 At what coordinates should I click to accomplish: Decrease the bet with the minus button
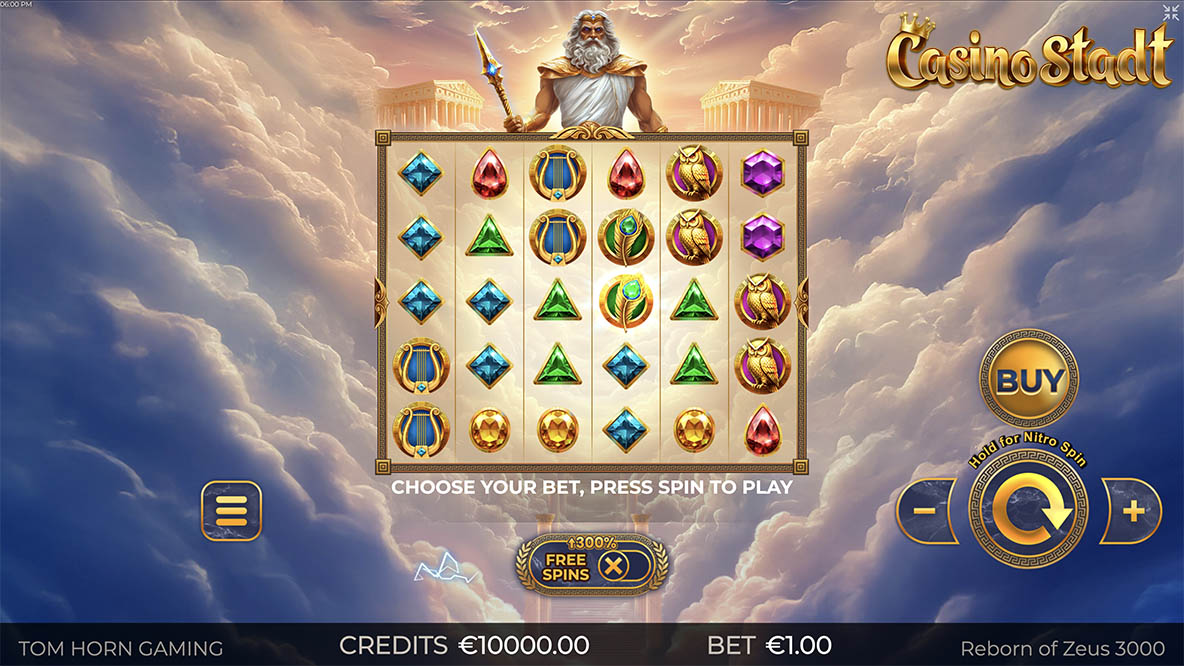pyautogui.click(x=925, y=511)
